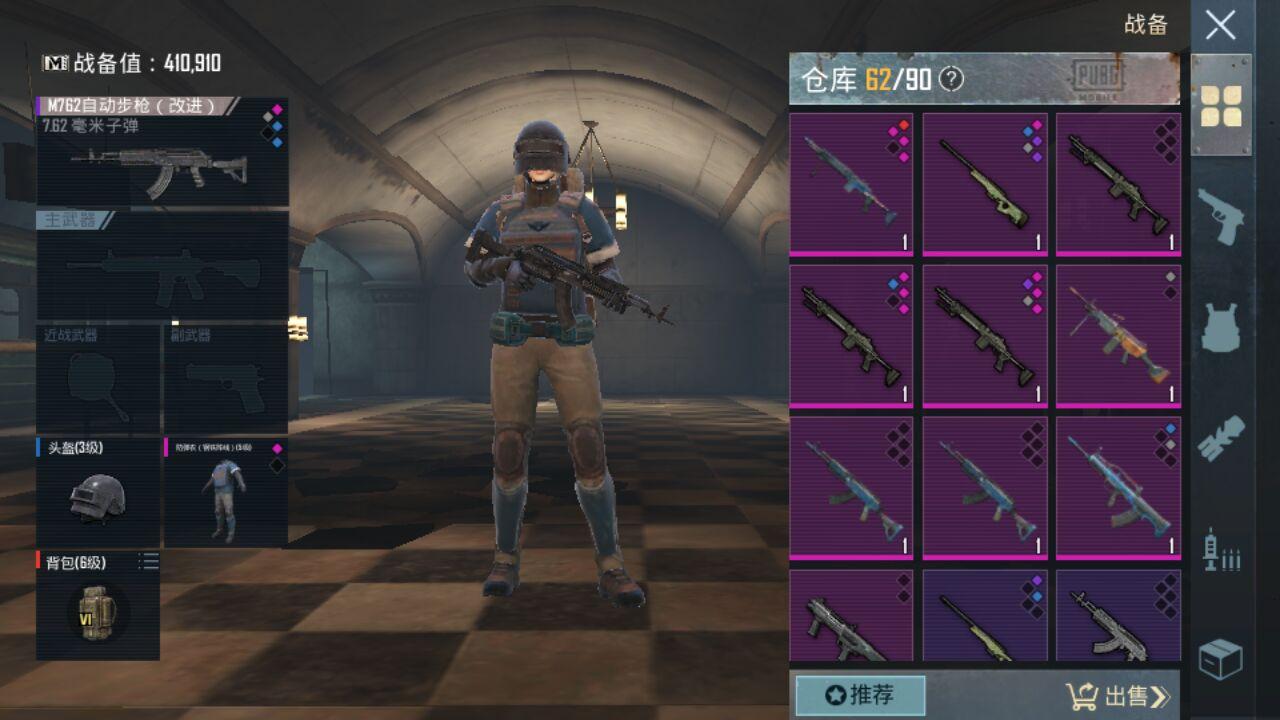
Task: Choose the empty pistol sidearm slot
Action: (x=225, y=380)
